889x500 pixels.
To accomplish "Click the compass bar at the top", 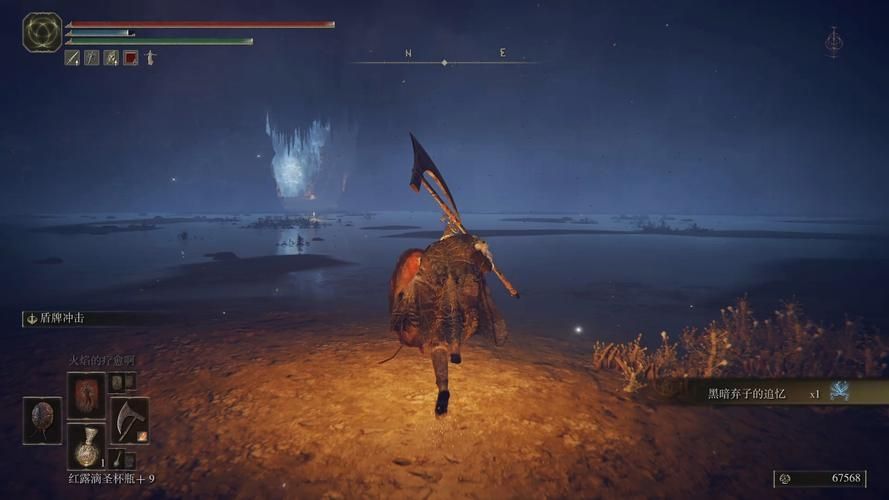I will pos(444,62).
